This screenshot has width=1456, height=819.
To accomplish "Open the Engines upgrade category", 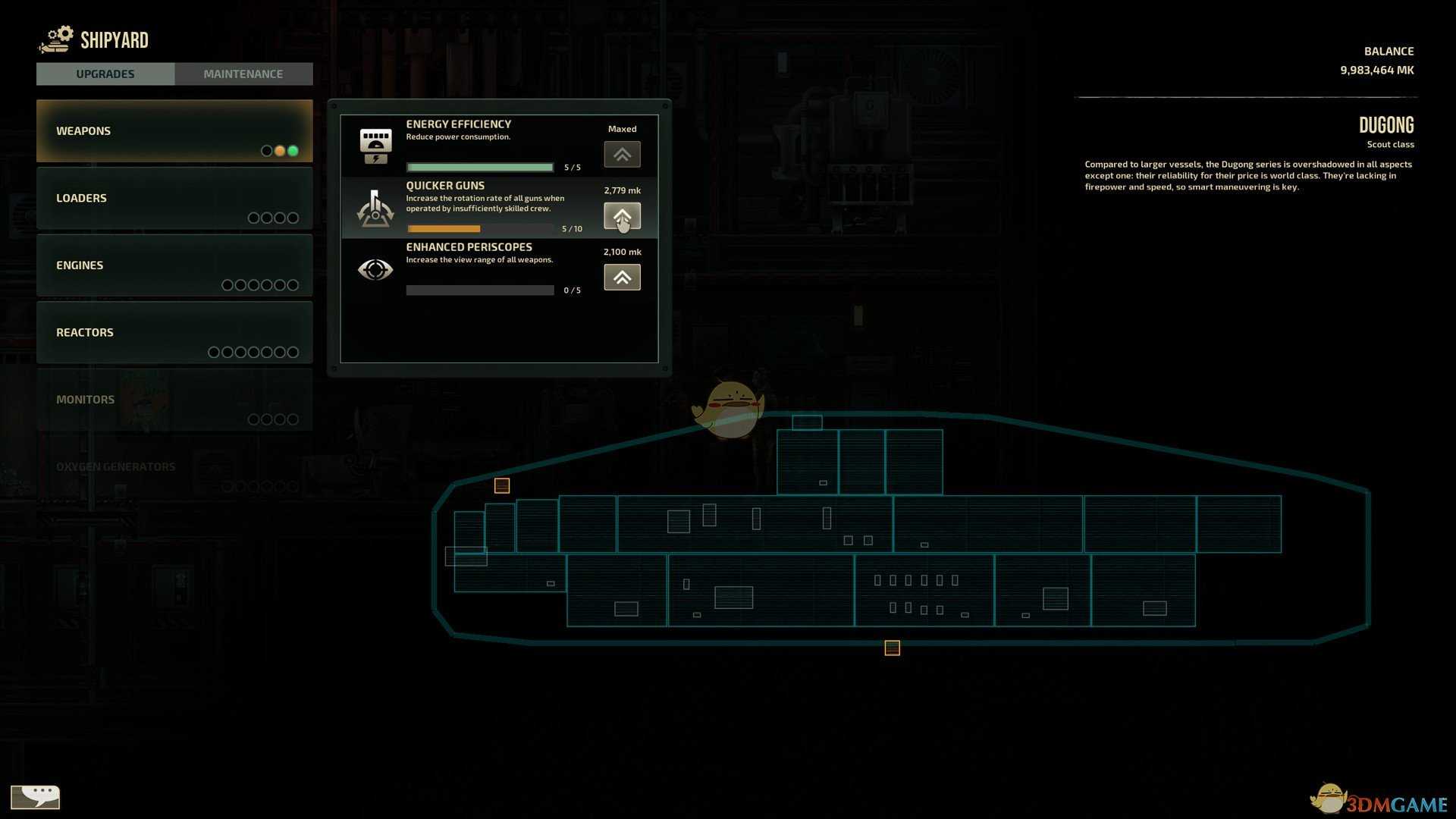I will tap(174, 265).
